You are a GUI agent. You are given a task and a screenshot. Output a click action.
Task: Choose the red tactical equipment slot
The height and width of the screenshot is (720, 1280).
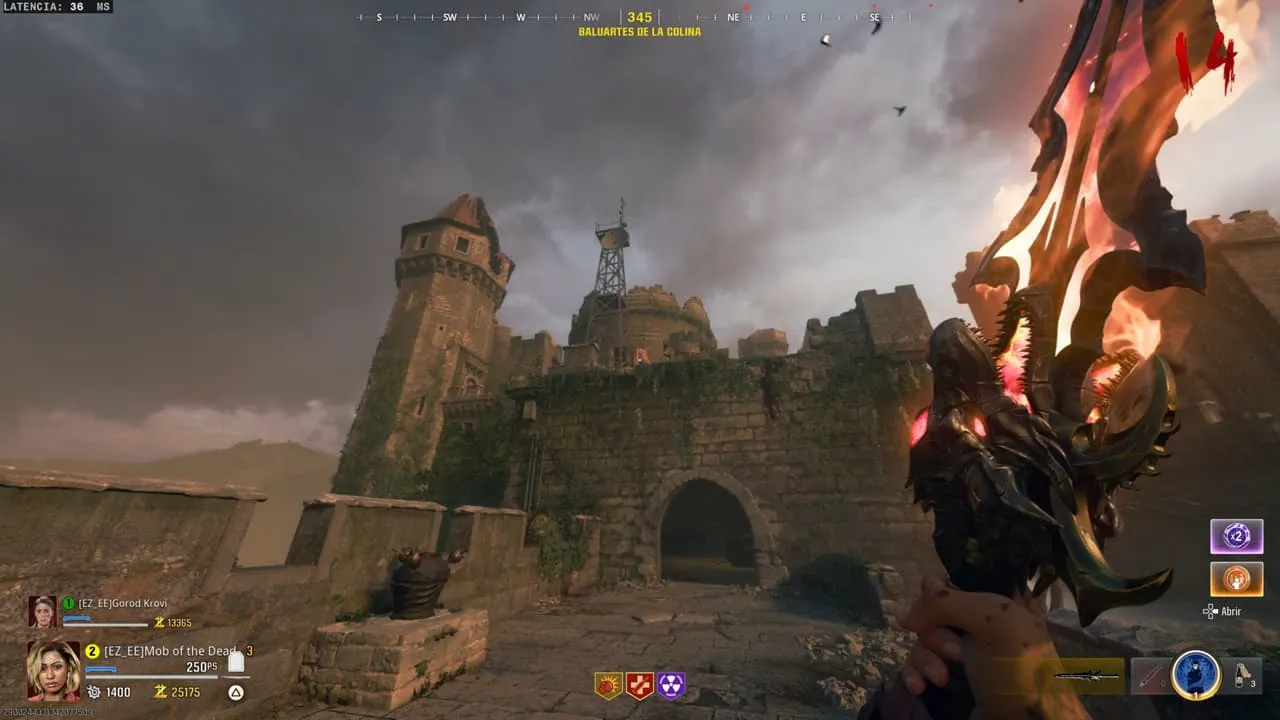[1150, 676]
